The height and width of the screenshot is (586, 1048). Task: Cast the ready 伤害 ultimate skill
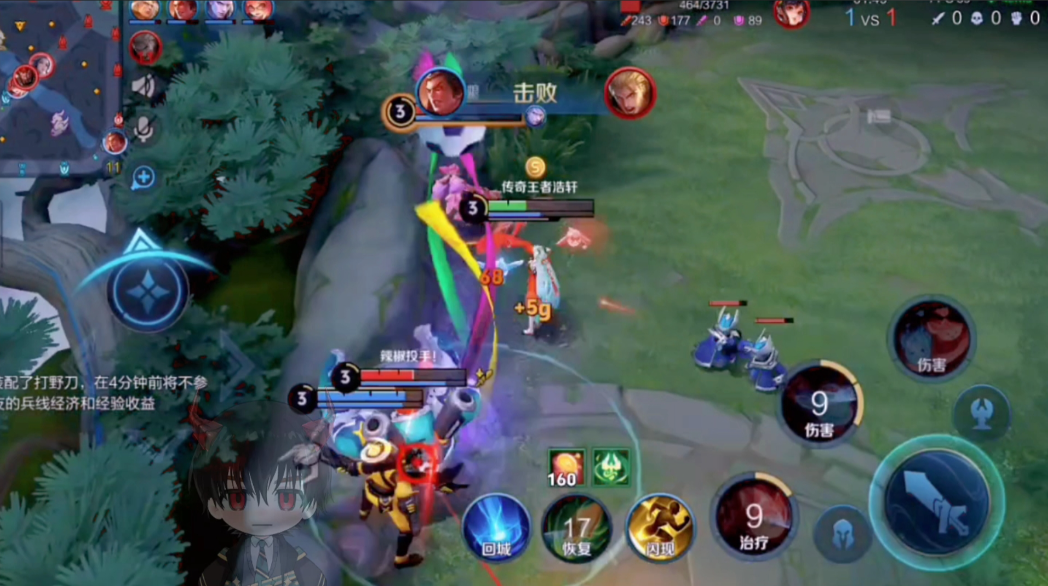(932, 338)
